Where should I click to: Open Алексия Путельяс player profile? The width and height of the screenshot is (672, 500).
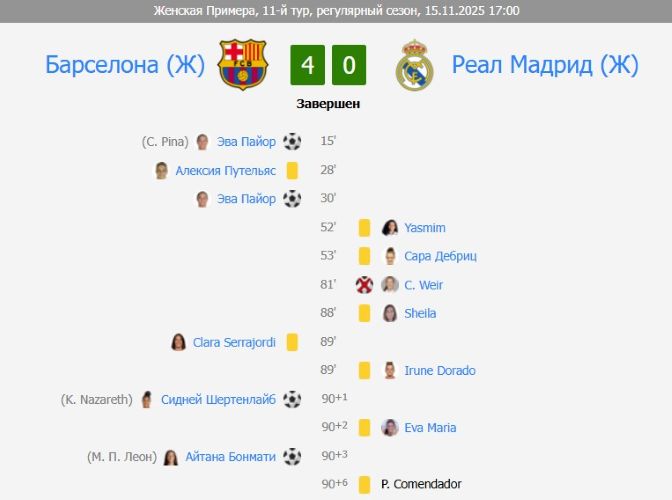click(x=225, y=171)
